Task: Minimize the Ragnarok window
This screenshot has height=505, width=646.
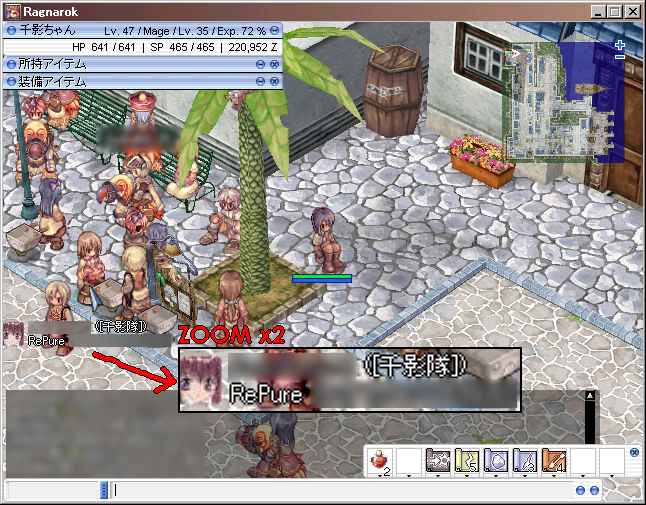Action: click(x=598, y=12)
